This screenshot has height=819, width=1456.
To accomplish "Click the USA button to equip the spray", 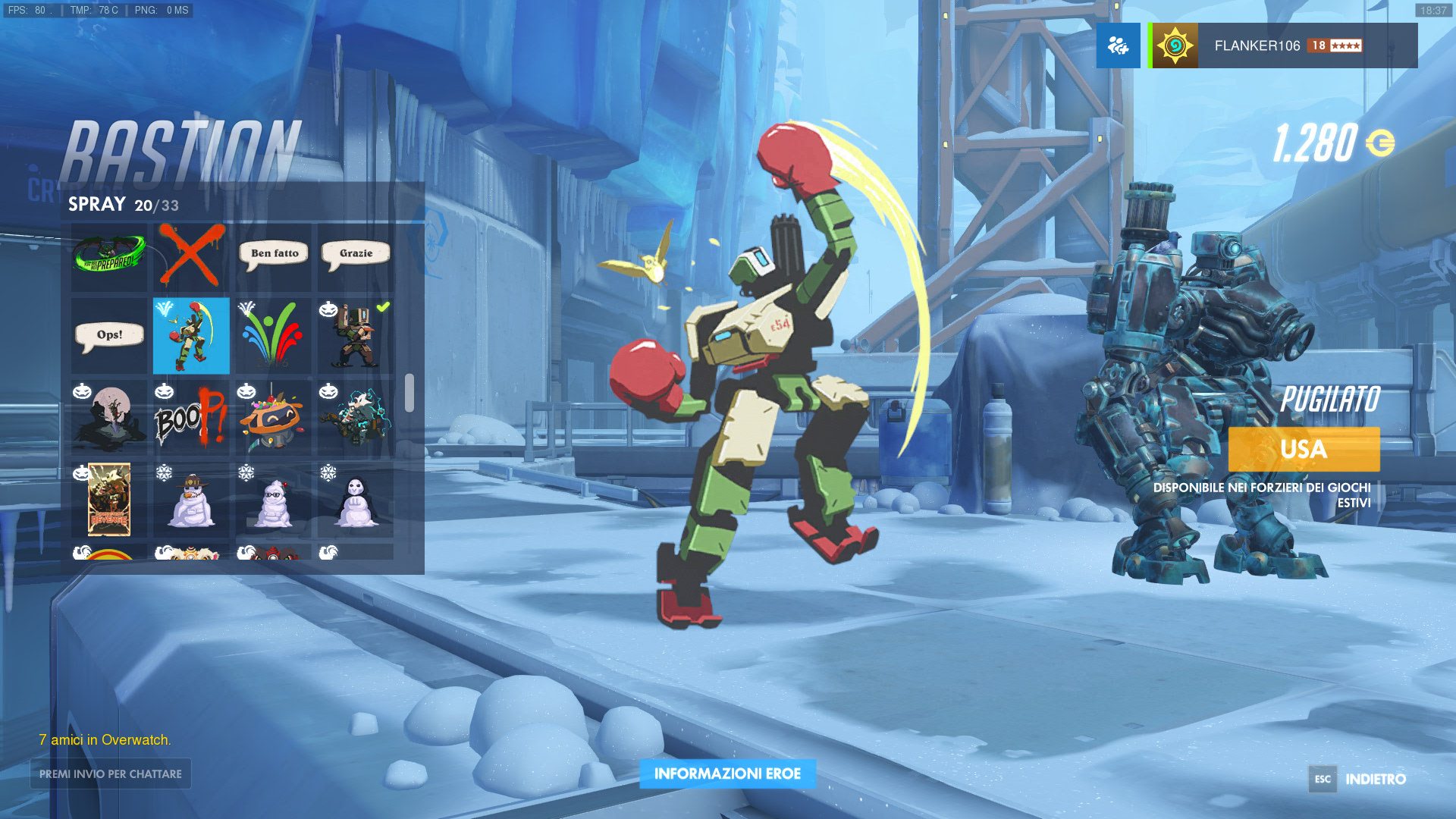I will [1304, 449].
